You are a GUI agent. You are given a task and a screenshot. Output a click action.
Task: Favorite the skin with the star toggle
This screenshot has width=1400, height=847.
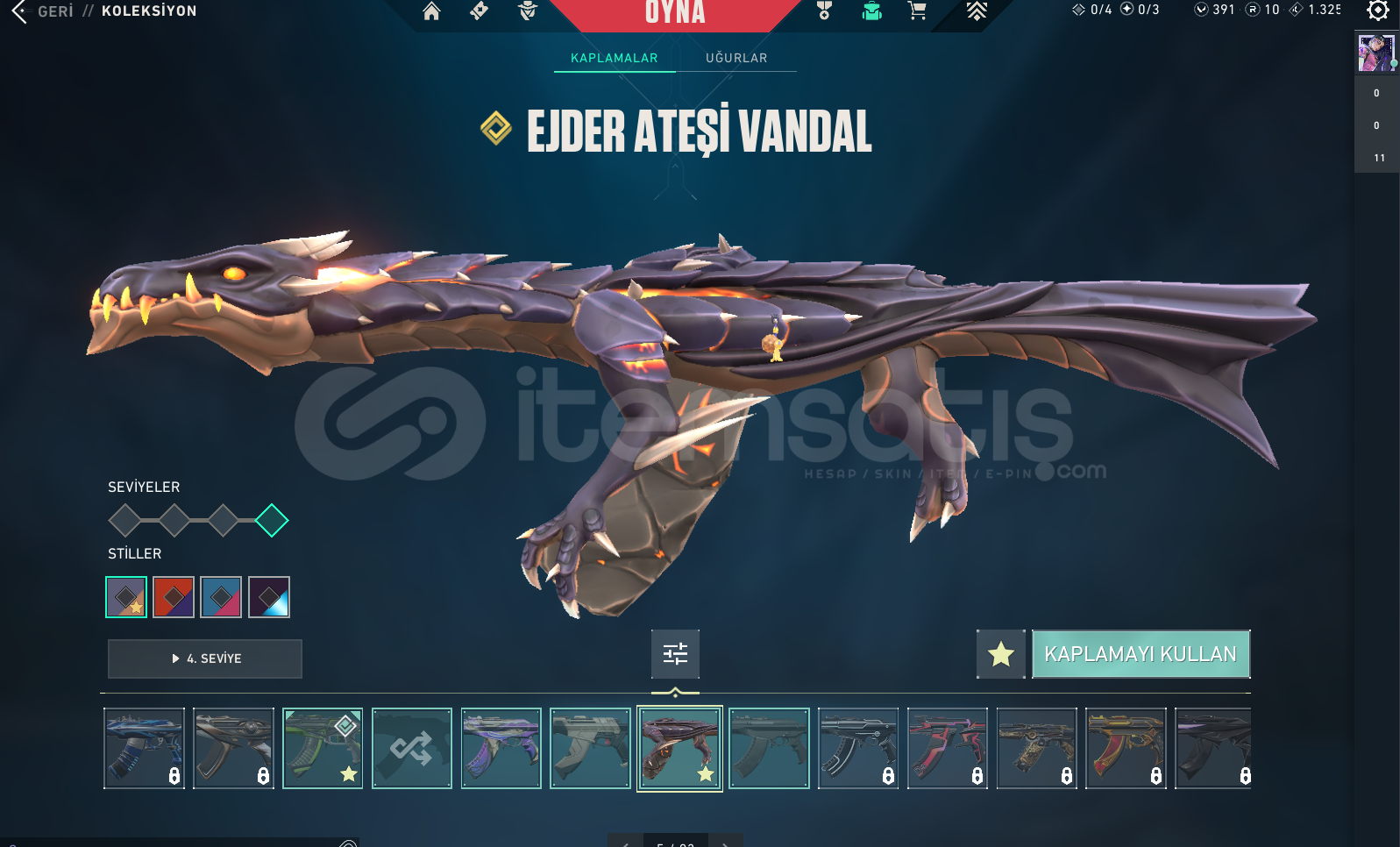(x=1000, y=654)
